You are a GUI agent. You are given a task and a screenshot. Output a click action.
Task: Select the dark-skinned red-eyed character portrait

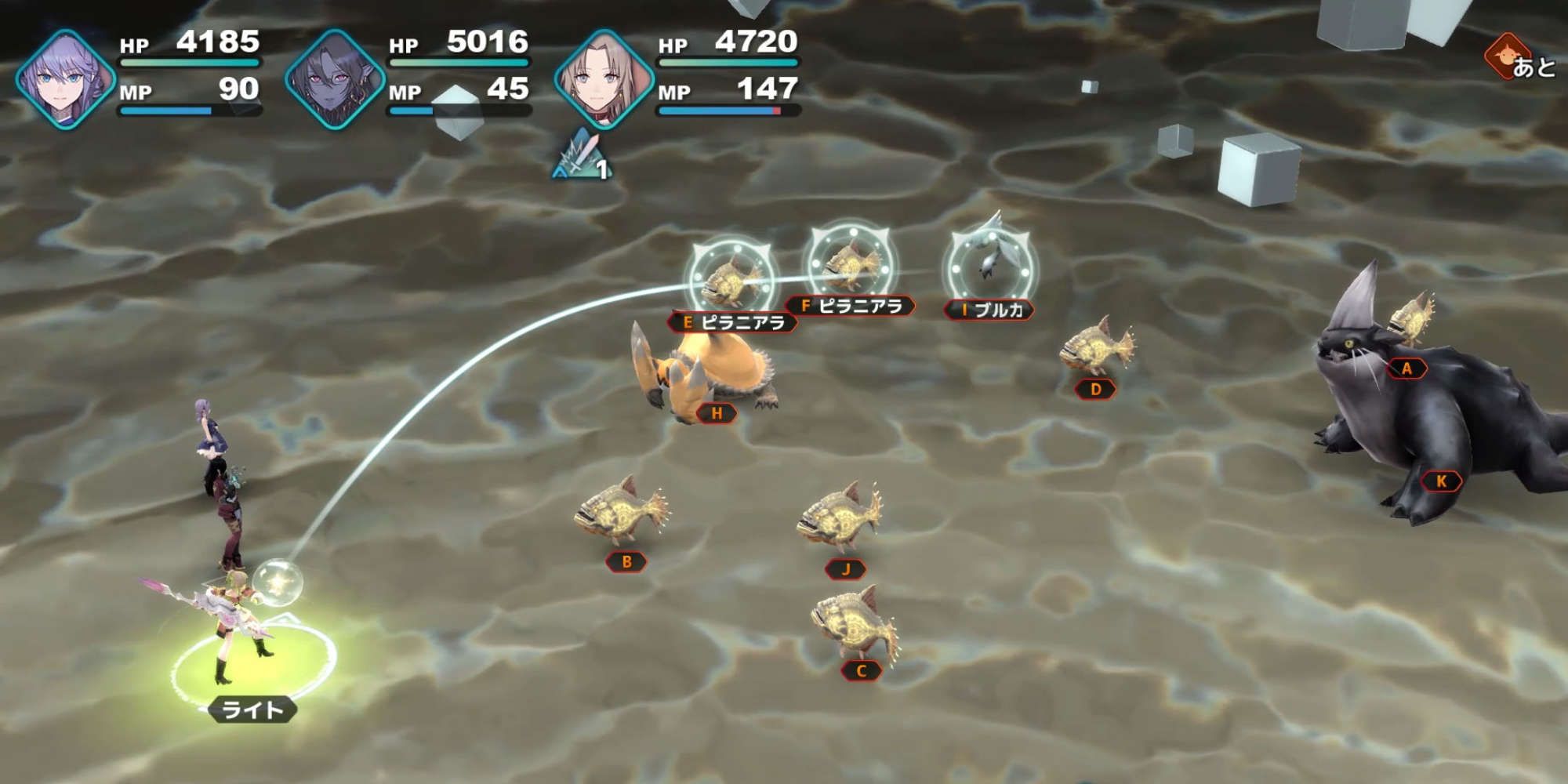335,78
